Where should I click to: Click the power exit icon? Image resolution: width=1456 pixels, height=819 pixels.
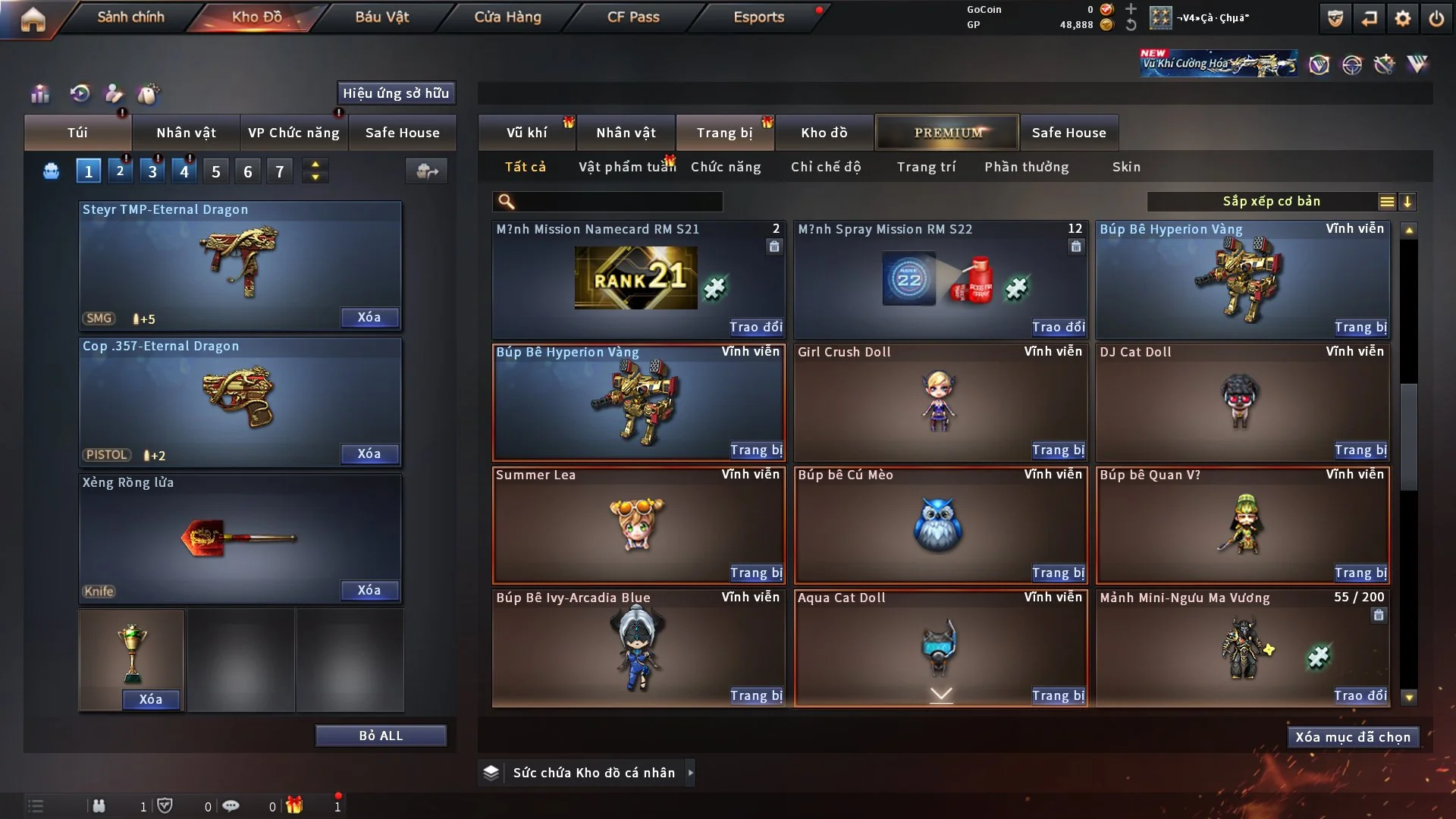[x=1436, y=18]
